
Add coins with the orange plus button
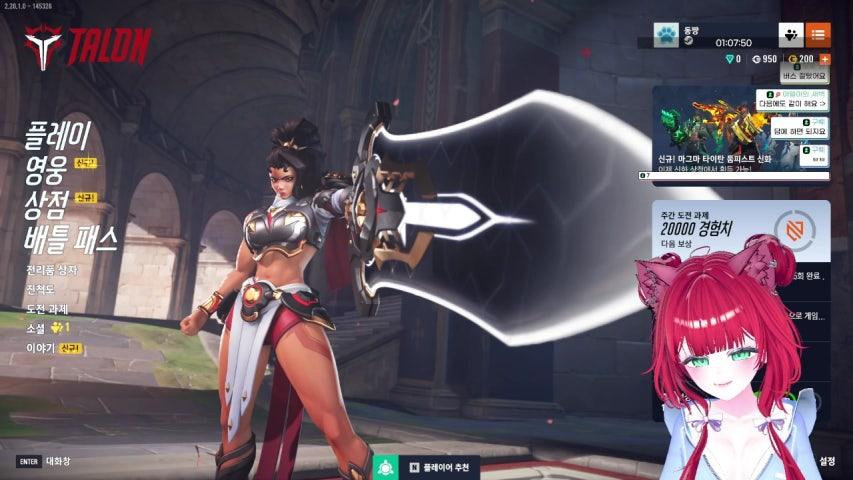tap(825, 59)
